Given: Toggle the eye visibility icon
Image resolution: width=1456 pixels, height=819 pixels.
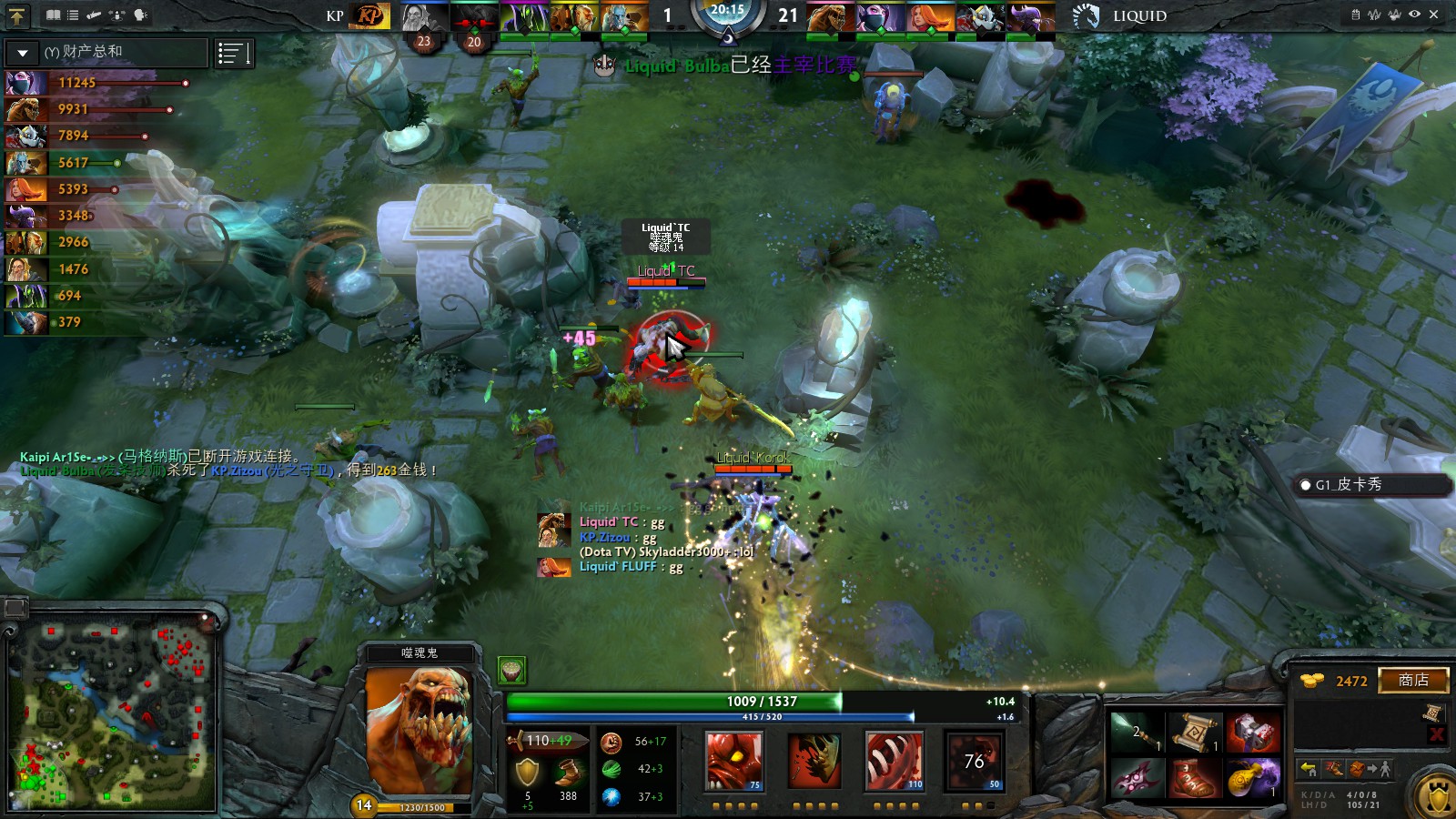Looking at the screenshot, I should click(x=1414, y=15).
